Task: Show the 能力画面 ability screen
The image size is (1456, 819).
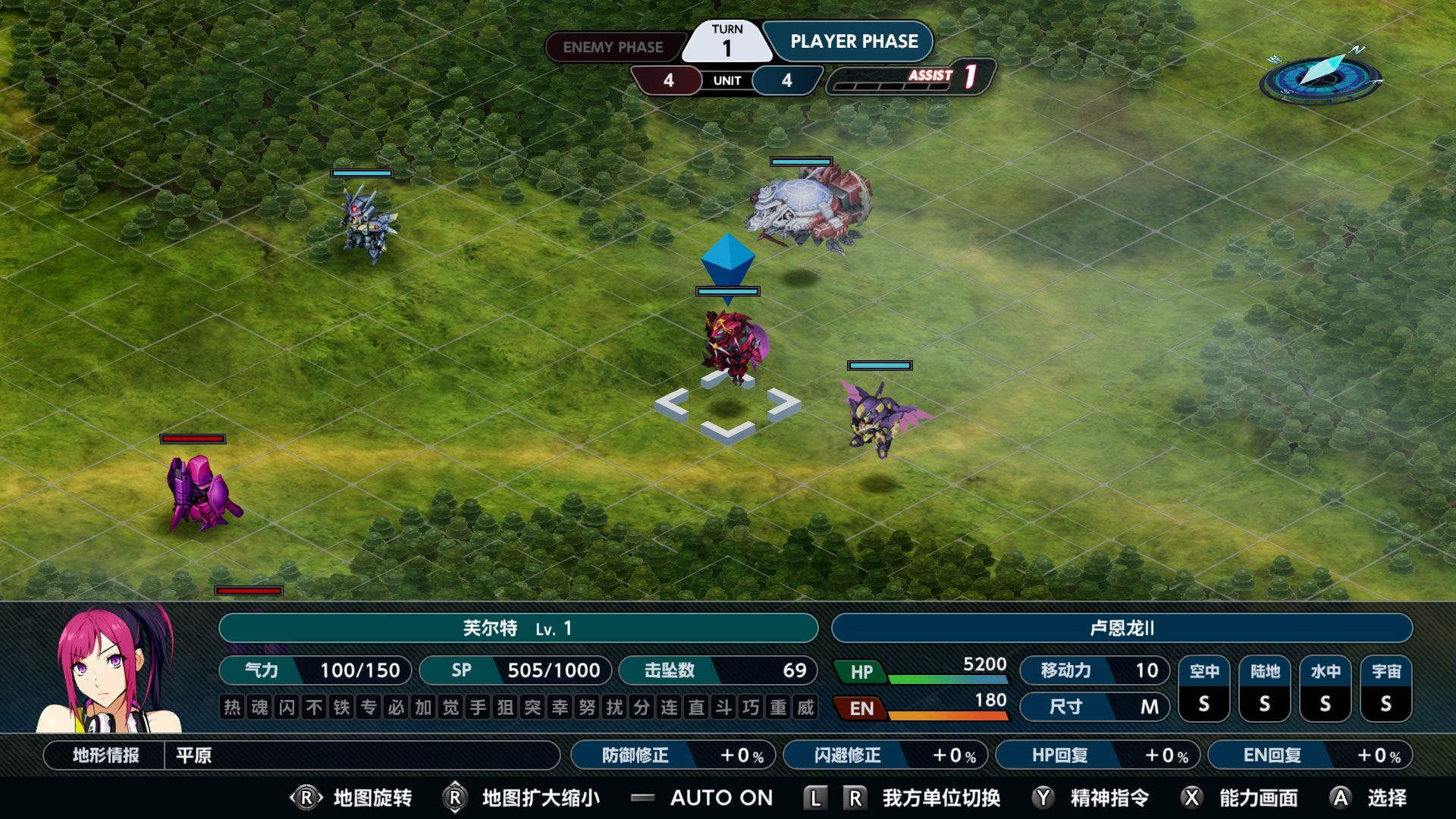Action: [1258, 798]
